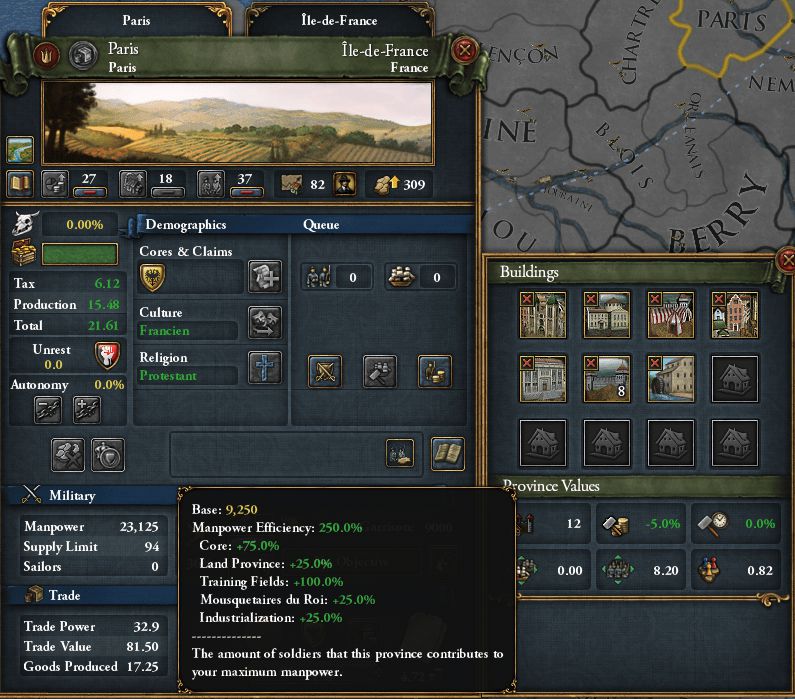Click the landscape terrain icon beside the picture
This screenshot has height=699, width=795.
click(20, 150)
